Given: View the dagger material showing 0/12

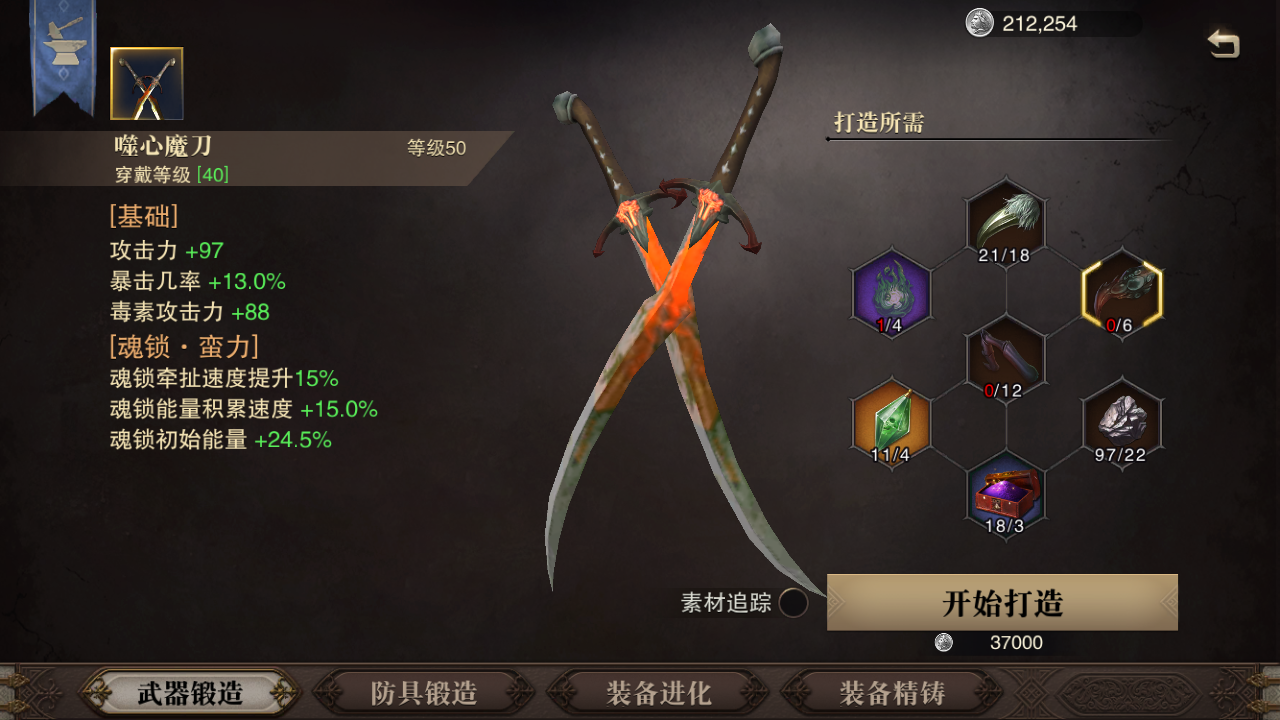Looking at the screenshot, I should coord(1005,356).
